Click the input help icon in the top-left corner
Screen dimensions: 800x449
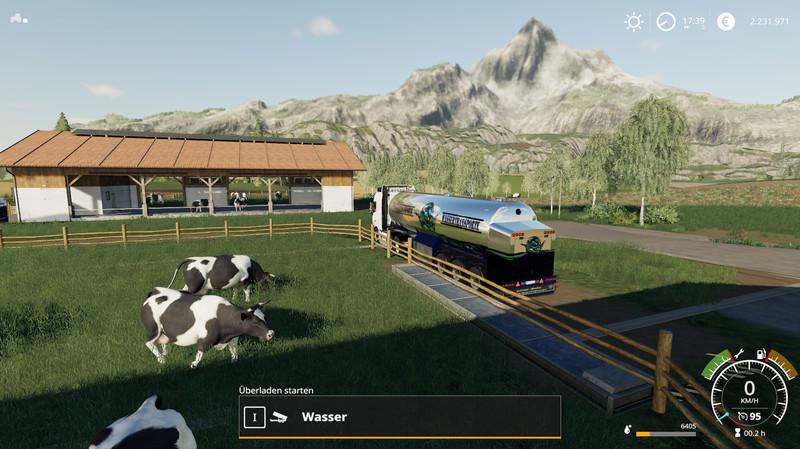pos(19,18)
